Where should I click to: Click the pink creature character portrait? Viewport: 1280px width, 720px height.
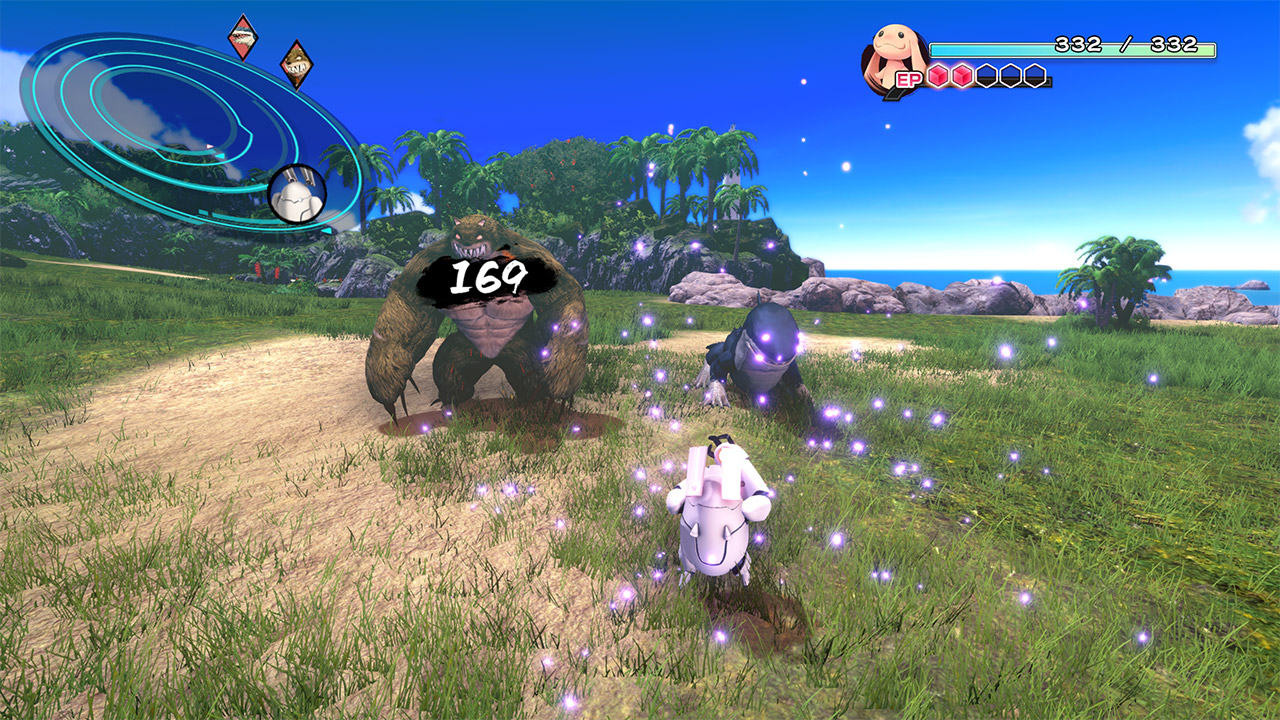892,55
